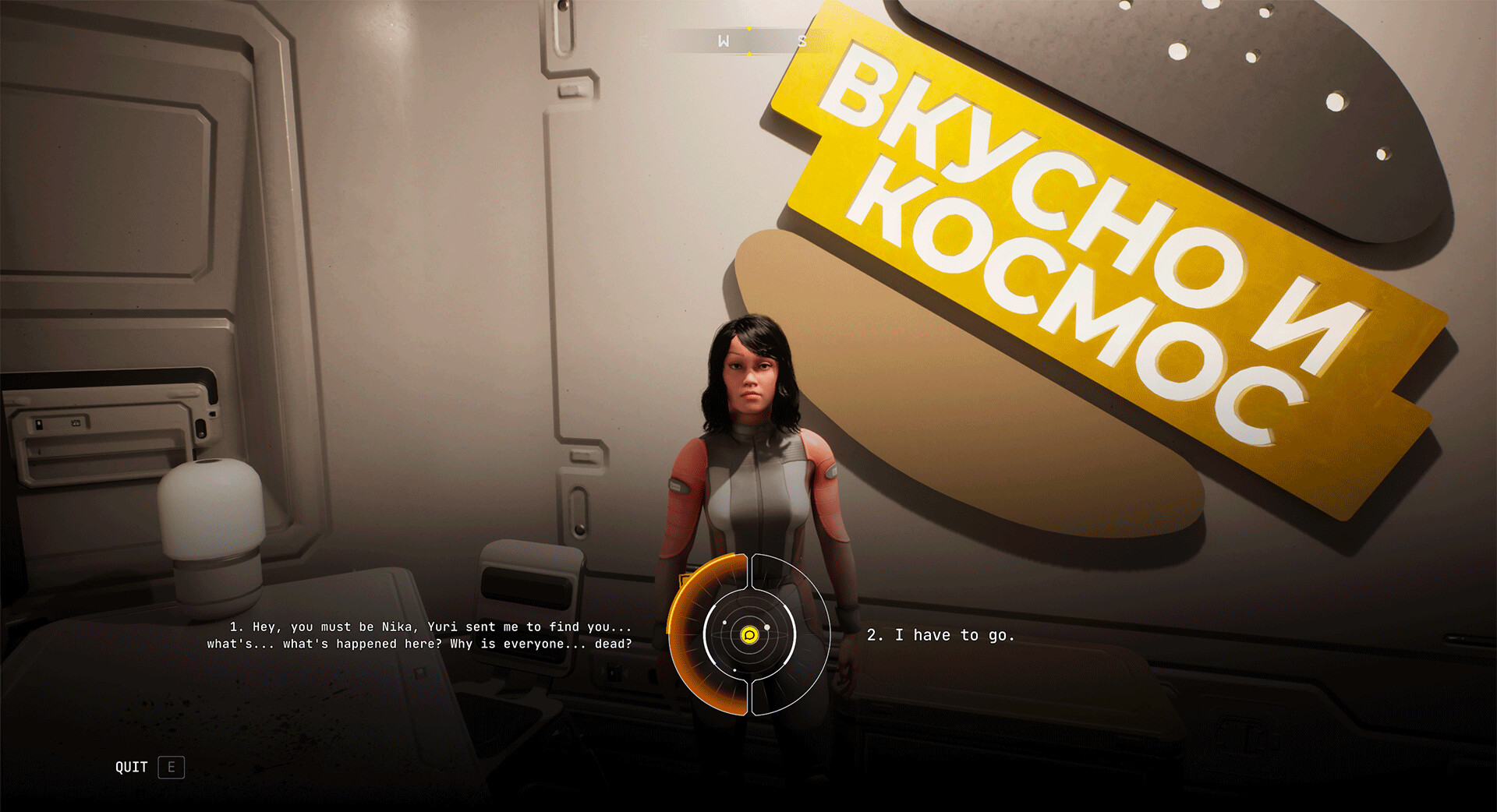Click the E letter on the compass strip
Viewport: 1497px width, 812px height.
click(644, 41)
